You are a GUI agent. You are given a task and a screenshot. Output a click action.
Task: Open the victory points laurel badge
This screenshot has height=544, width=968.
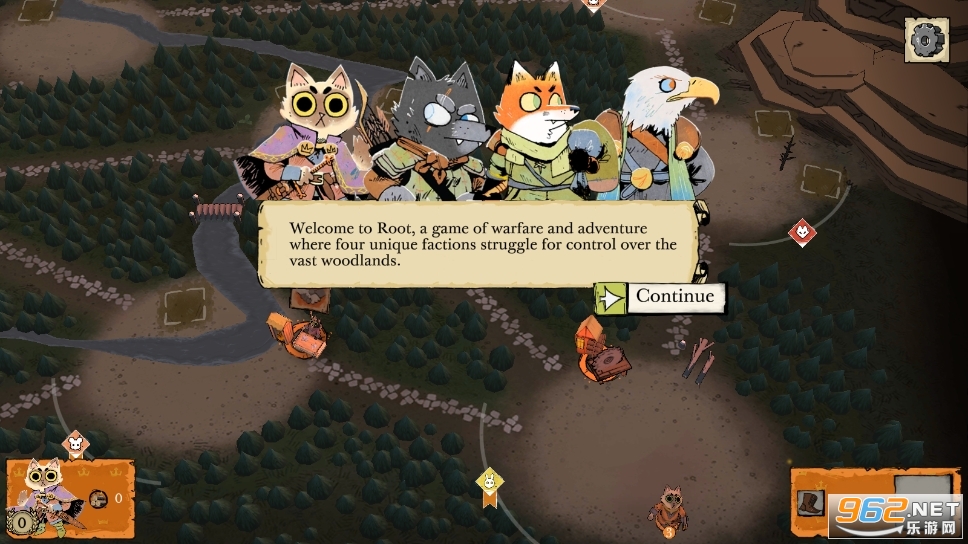click(19, 521)
